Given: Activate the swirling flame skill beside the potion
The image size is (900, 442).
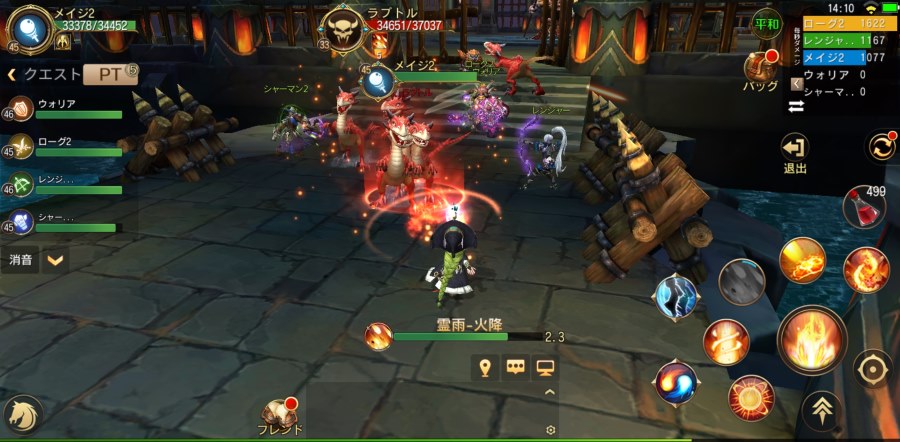Looking at the screenshot, I should tap(865, 269).
